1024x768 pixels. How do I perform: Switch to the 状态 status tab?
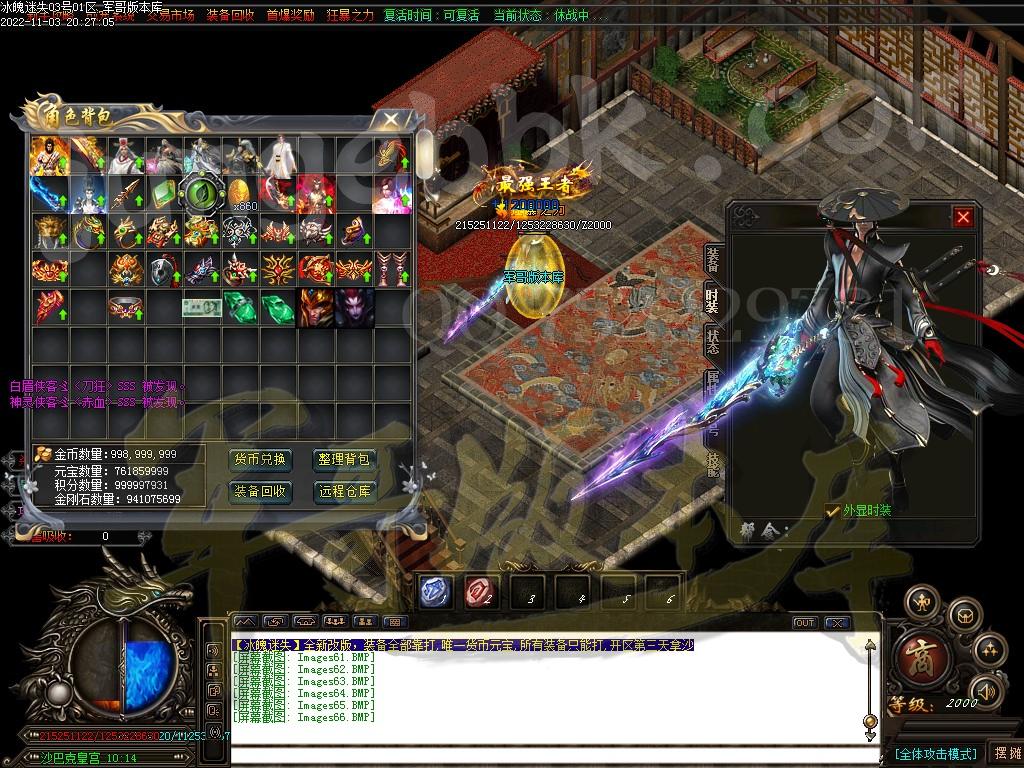(x=712, y=335)
